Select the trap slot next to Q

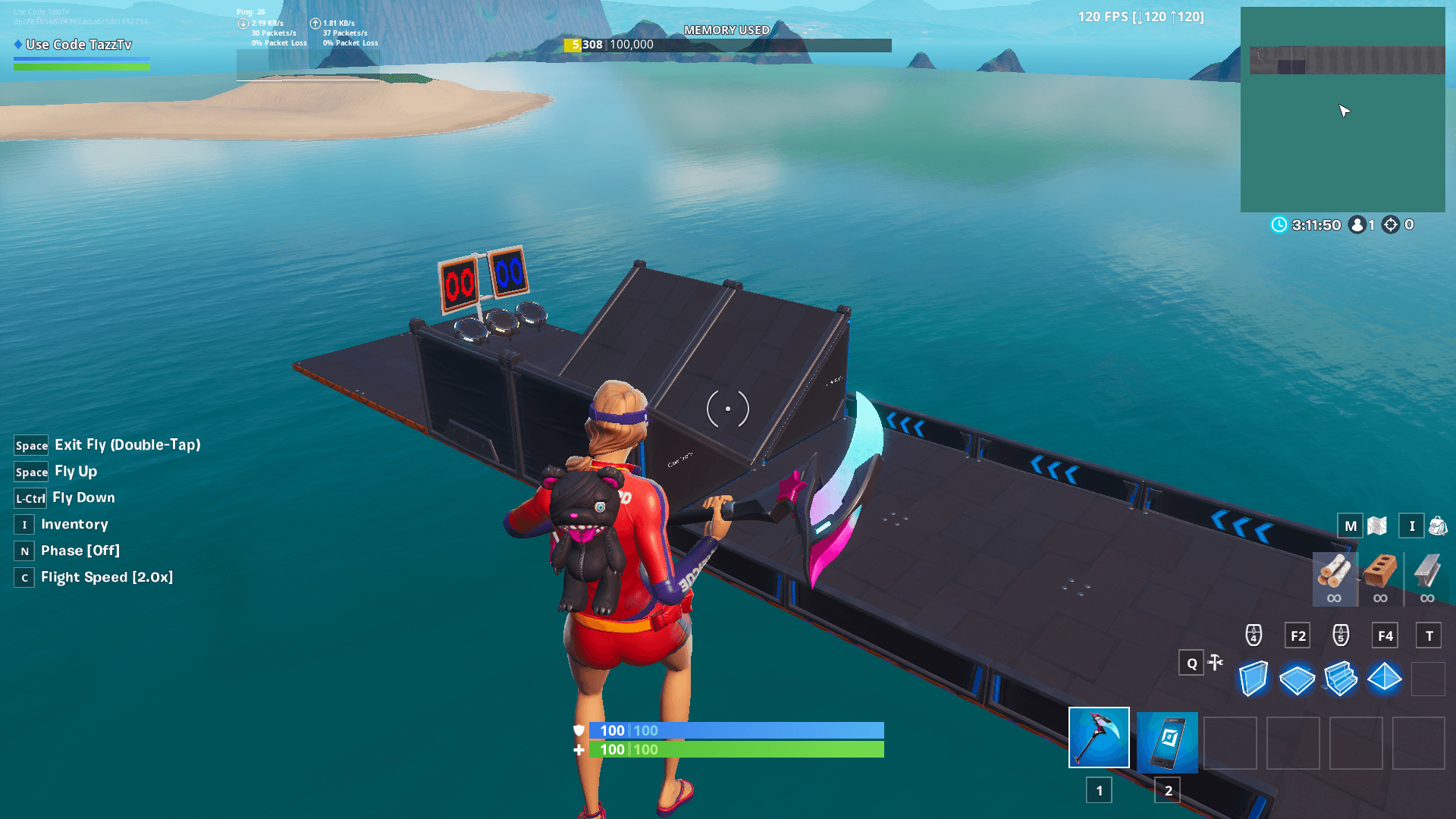click(x=1216, y=663)
